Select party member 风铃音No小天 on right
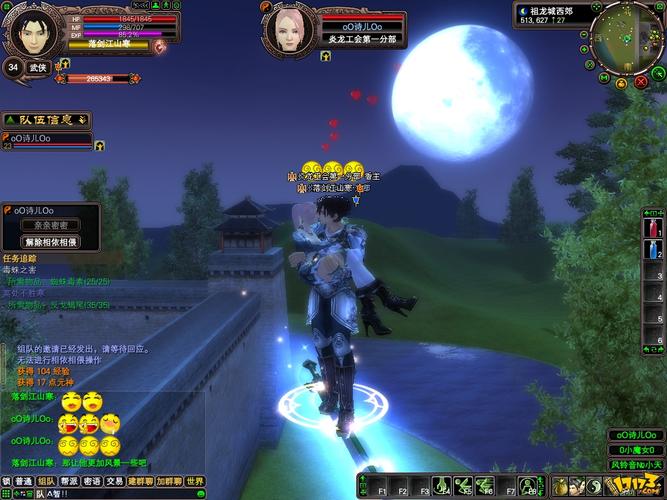The height and width of the screenshot is (500, 667). pyautogui.click(x=635, y=464)
